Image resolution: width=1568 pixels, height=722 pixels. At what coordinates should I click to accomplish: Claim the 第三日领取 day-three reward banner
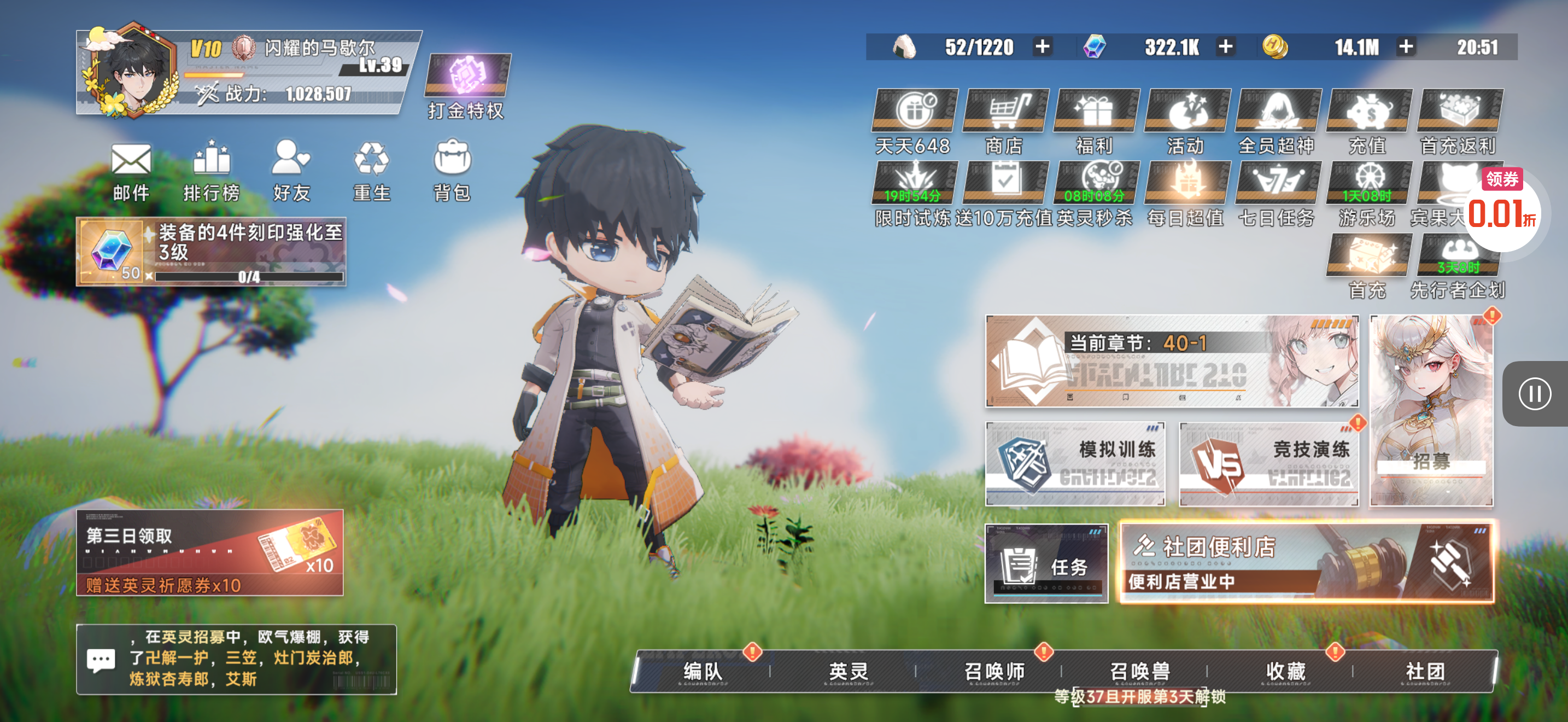click(209, 552)
